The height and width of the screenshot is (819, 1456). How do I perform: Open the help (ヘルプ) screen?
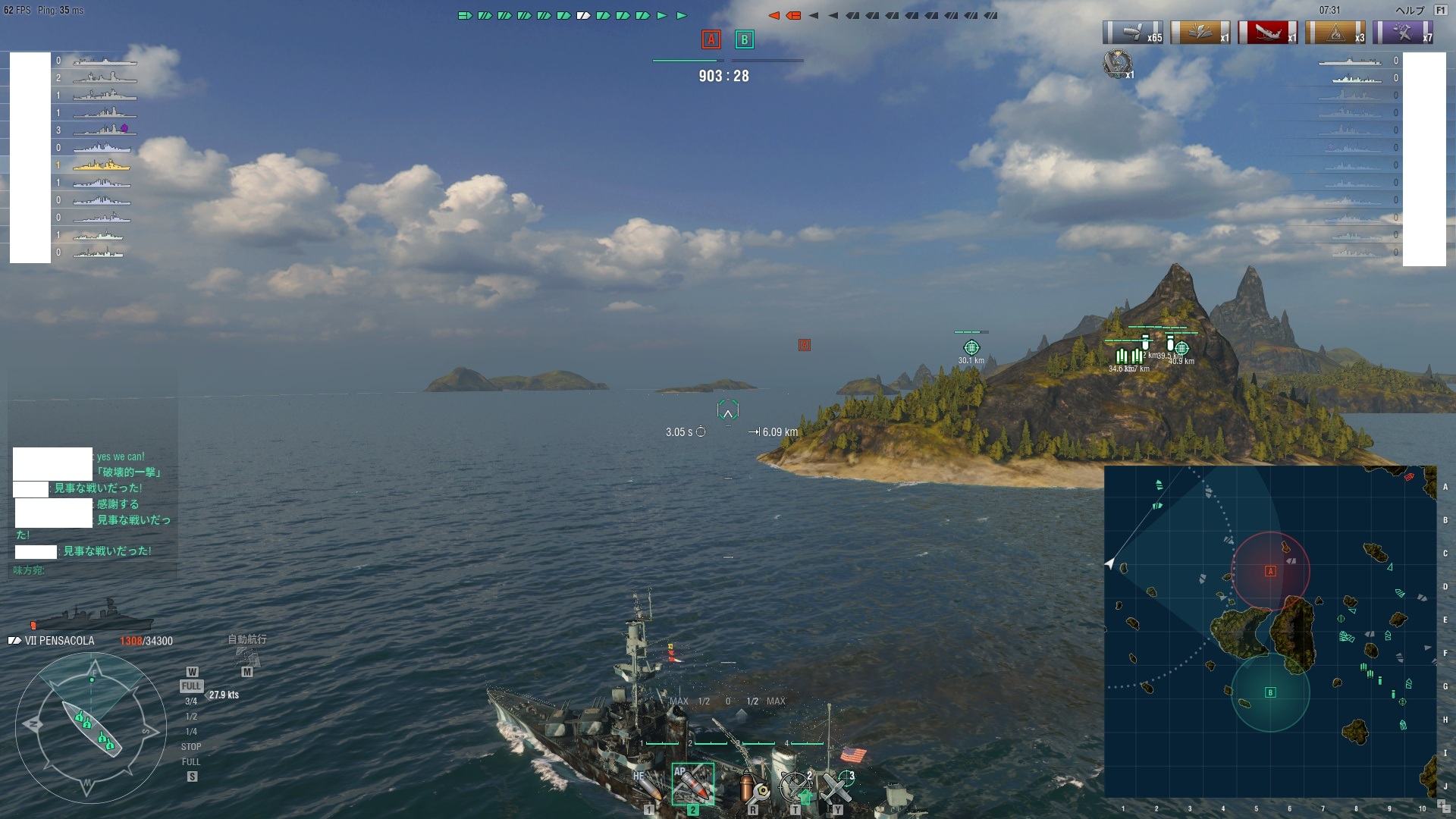pyautogui.click(x=1411, y=11)
